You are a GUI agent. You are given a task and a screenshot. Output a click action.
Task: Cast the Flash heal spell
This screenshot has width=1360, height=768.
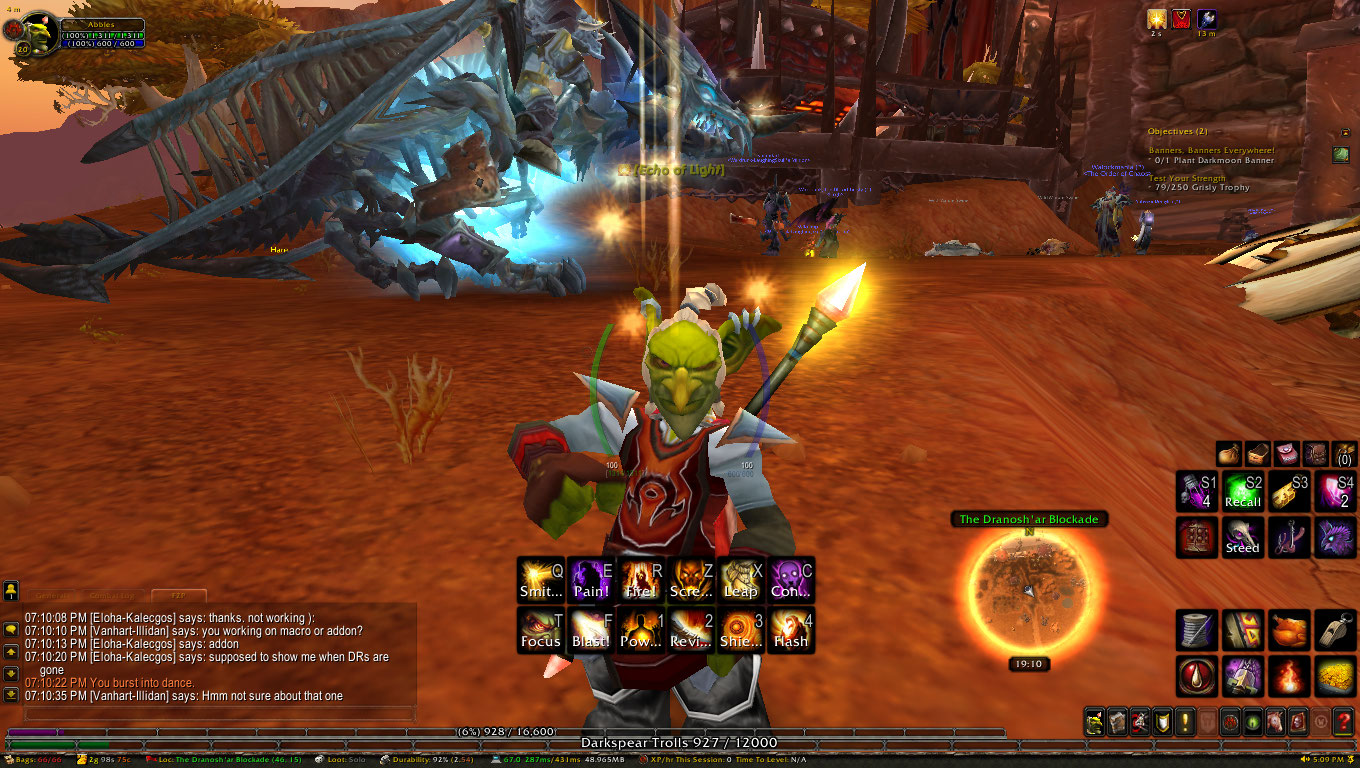(791, 630)
